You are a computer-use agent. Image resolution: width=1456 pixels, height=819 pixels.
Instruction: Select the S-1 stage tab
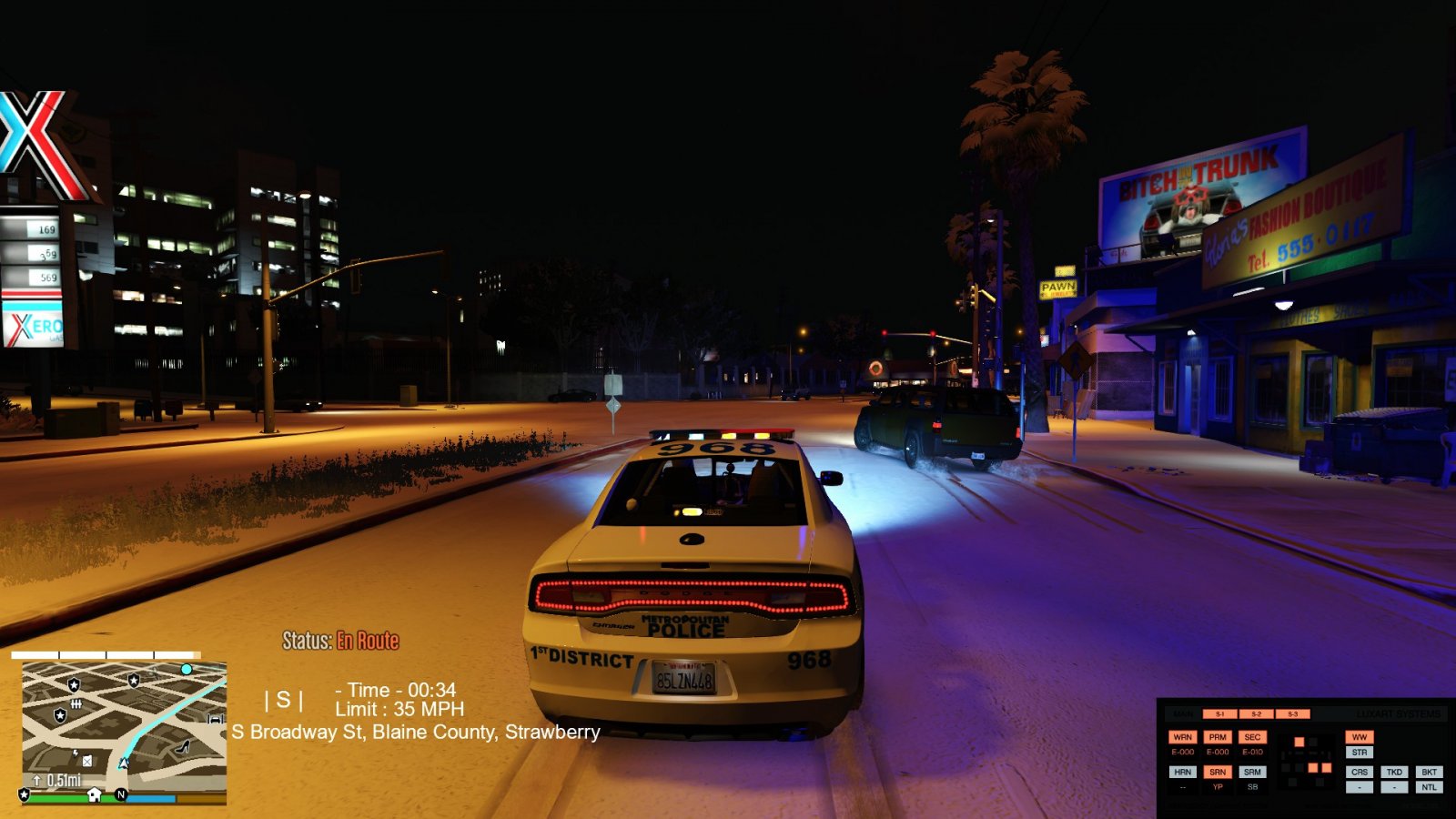(x=1219, y=714)
